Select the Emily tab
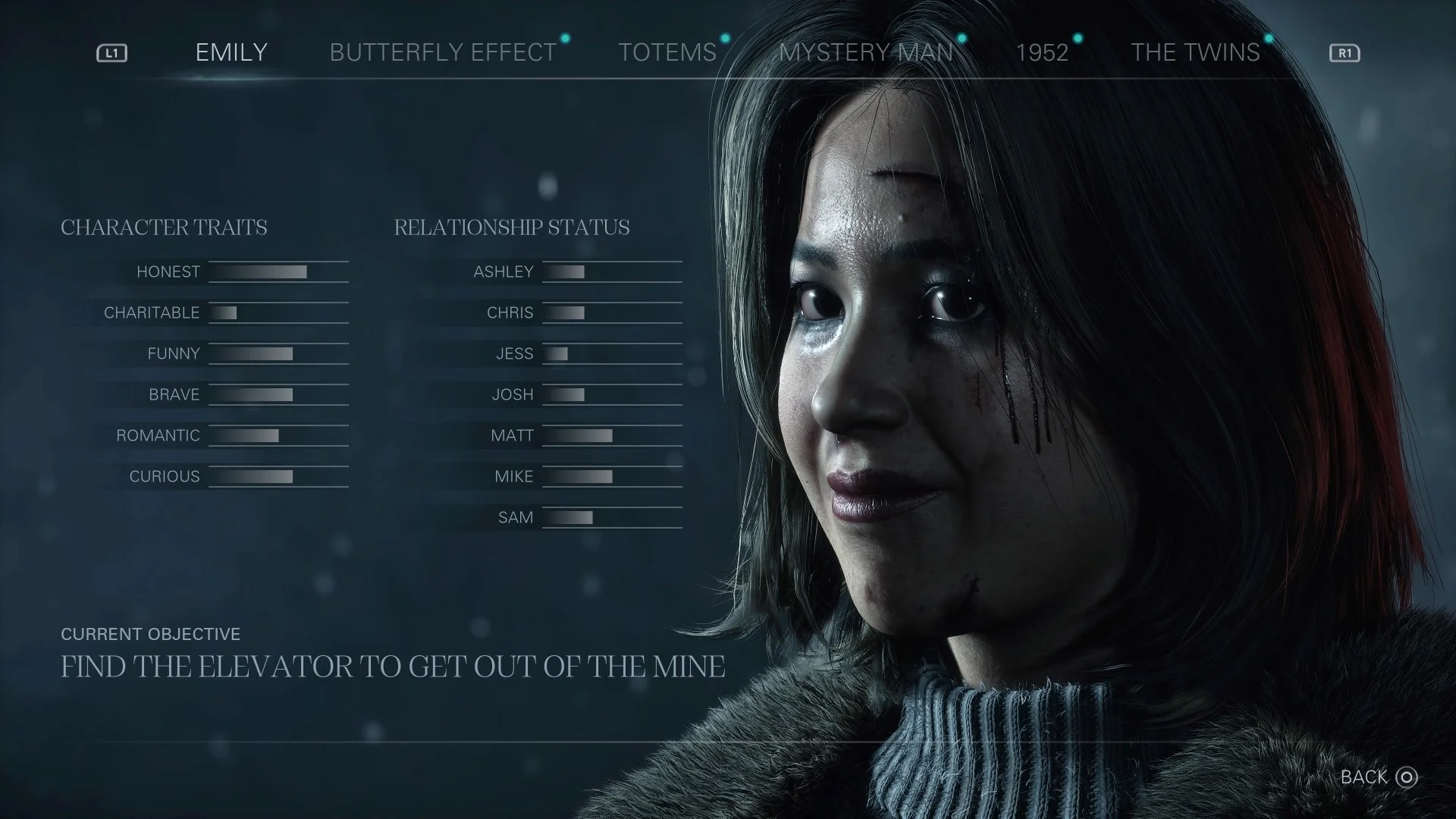Screen dimensions: 1456x819 pyautogui.click(x=231, y=52)
